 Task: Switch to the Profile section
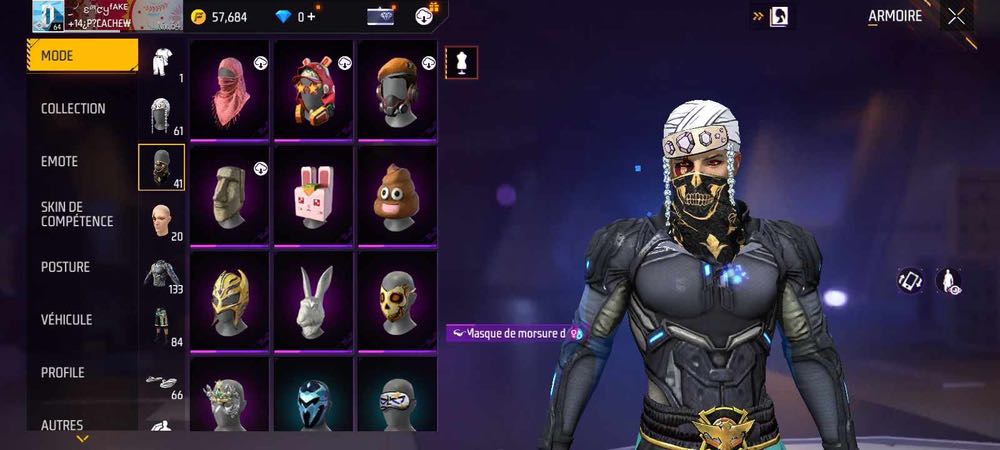(x=63, y=373)
